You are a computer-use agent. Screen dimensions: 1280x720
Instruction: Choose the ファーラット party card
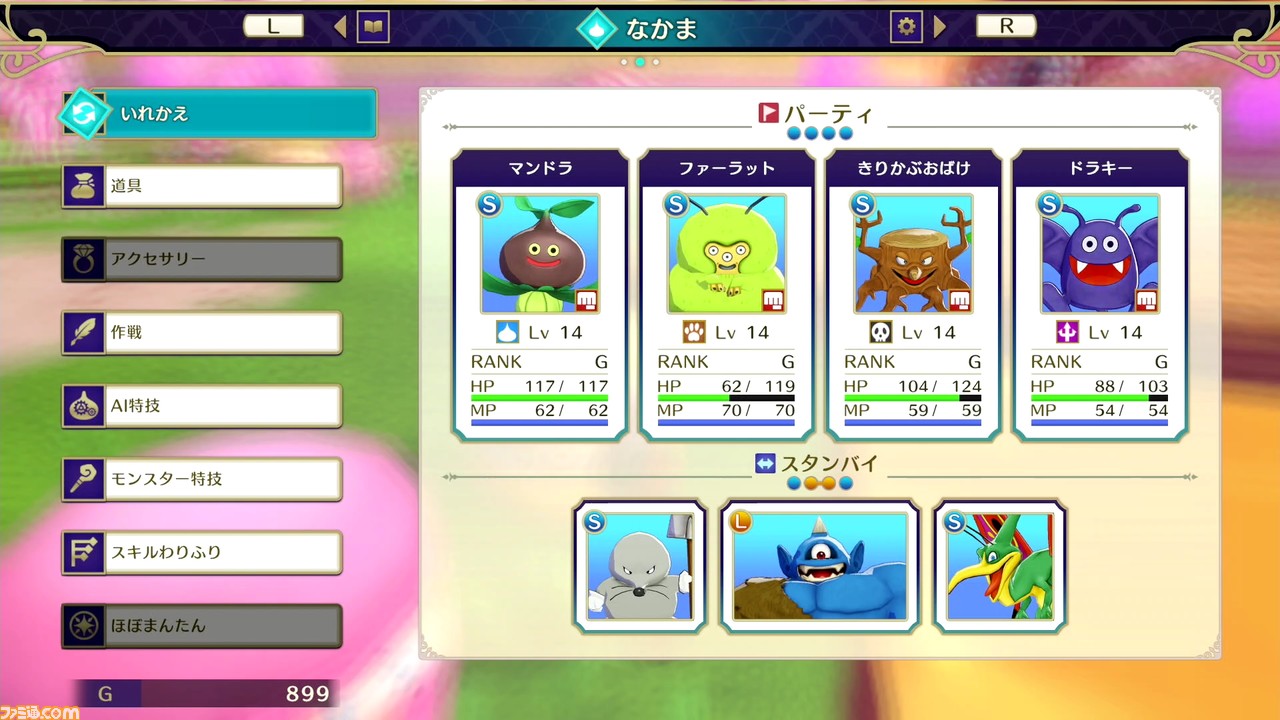(x=727, y=295)
